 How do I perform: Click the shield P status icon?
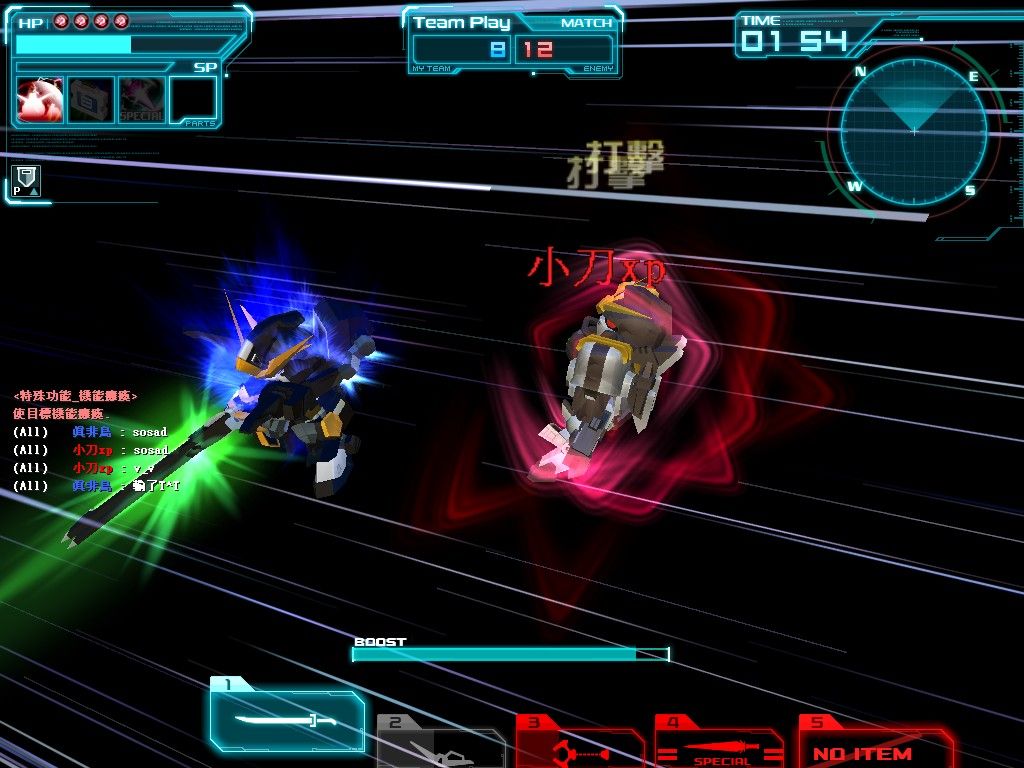[27, 181]
